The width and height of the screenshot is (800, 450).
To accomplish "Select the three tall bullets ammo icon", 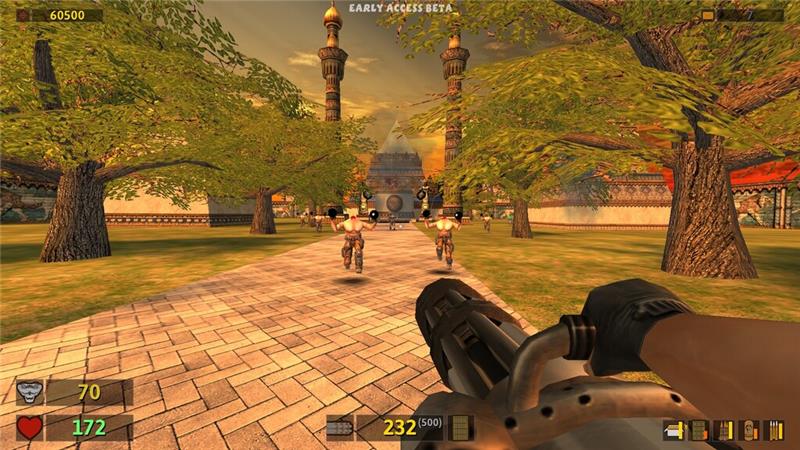I will click(x=773, y=431).
